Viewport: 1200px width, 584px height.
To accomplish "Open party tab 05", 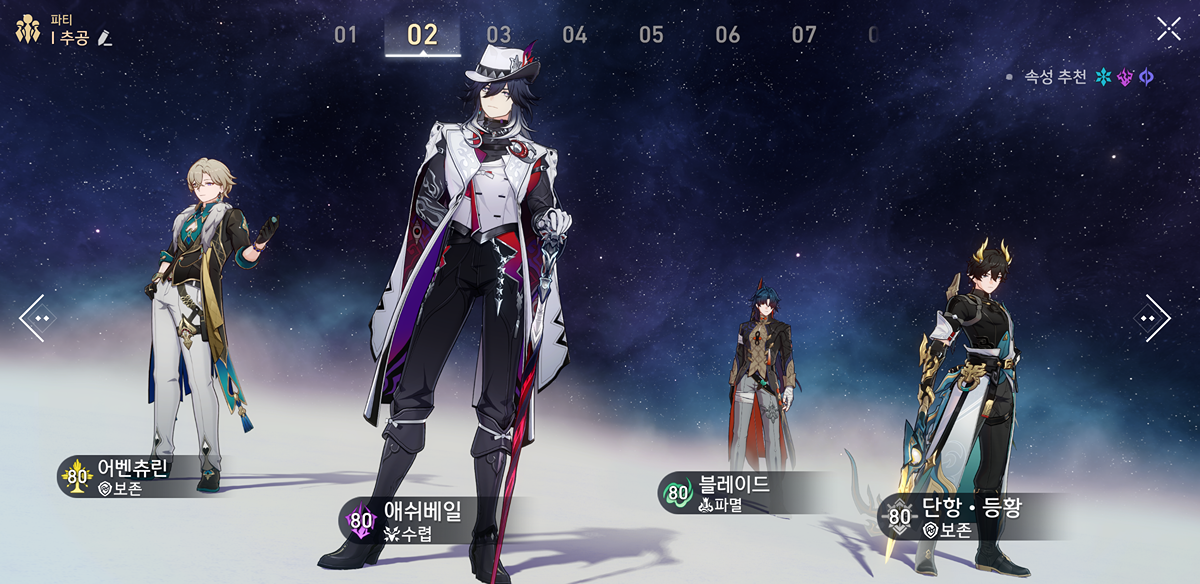I will click(x=651, y=35).
